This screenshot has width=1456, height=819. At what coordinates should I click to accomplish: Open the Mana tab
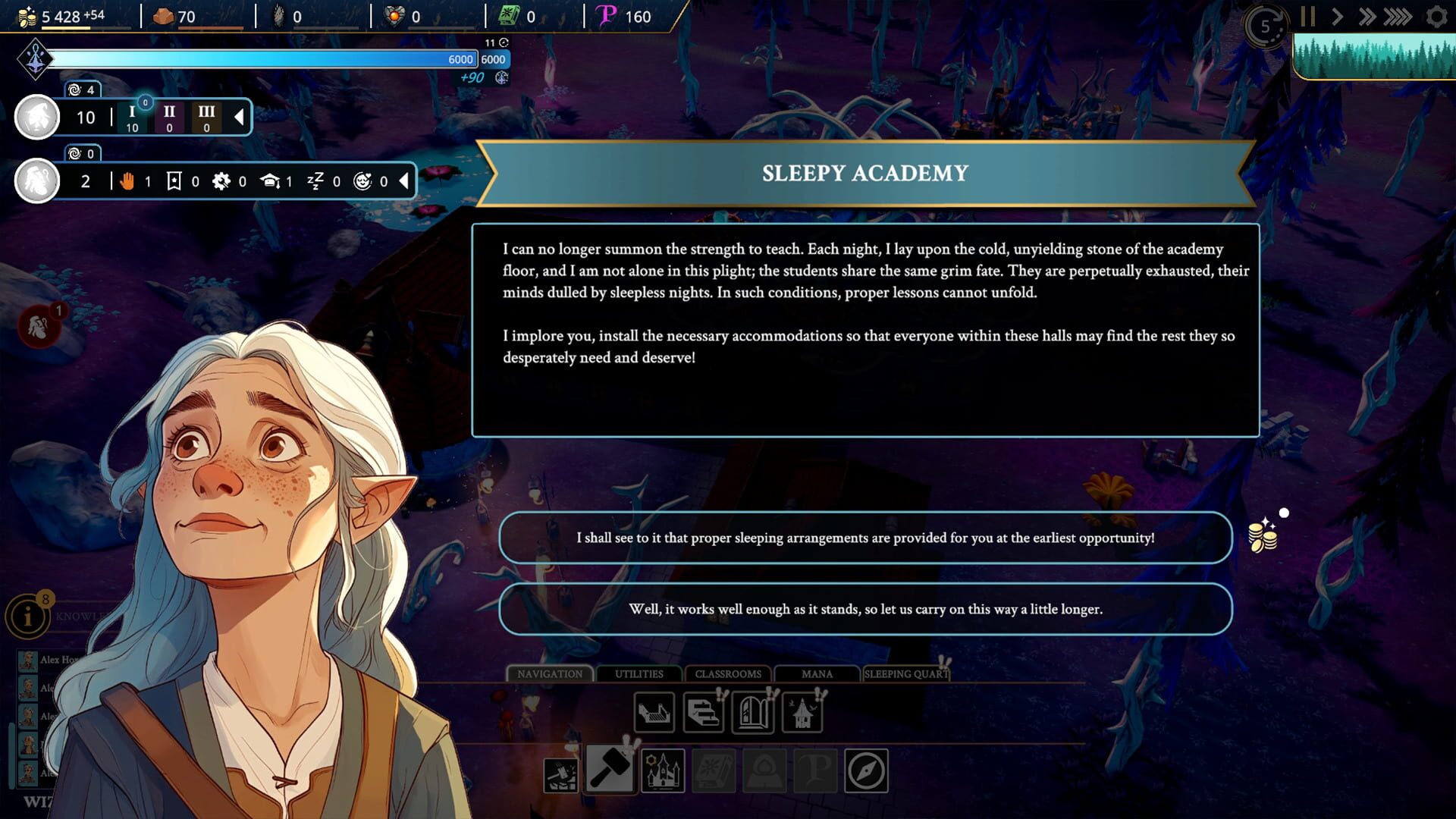coord(817,673)
